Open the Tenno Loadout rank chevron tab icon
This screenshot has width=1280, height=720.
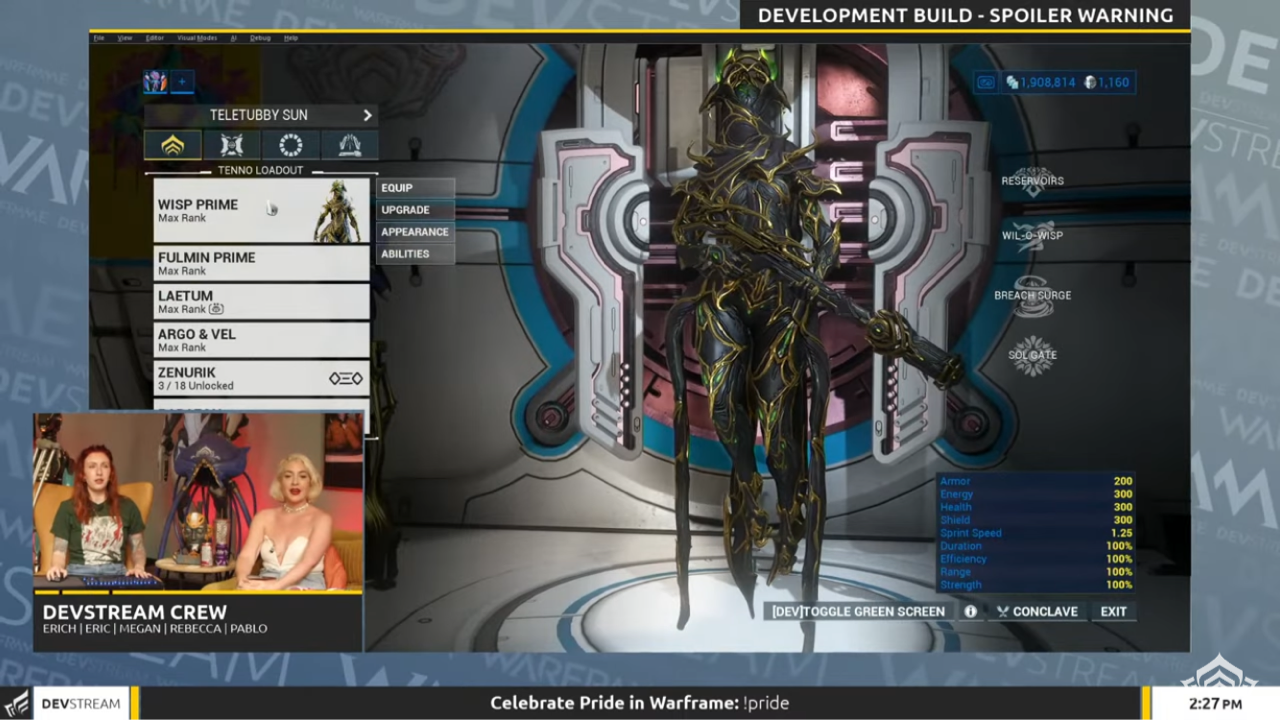tap(172, 146)
